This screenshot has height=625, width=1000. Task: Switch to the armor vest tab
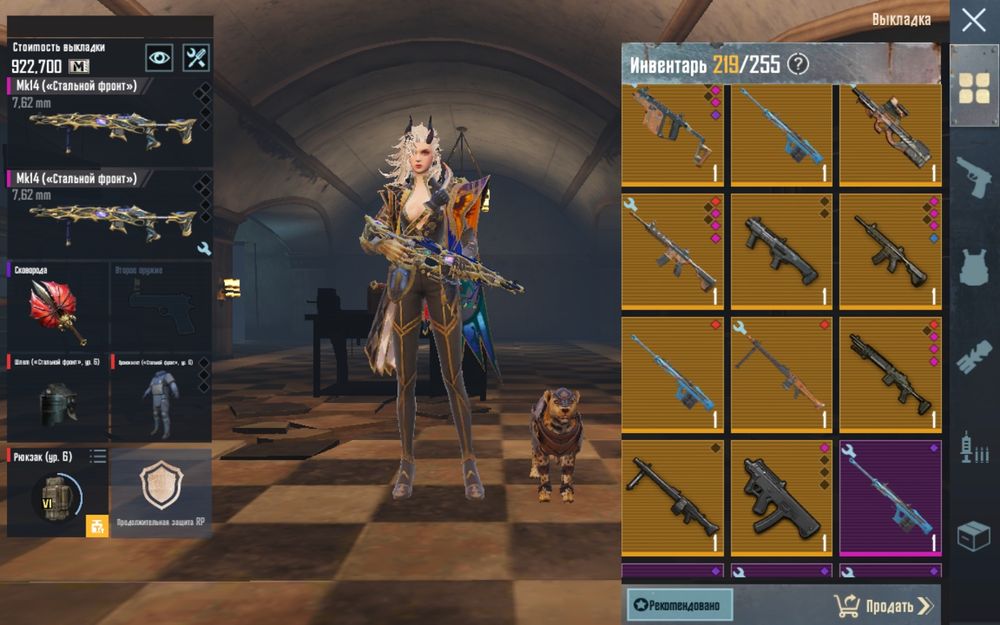click(x=974, y=267)
